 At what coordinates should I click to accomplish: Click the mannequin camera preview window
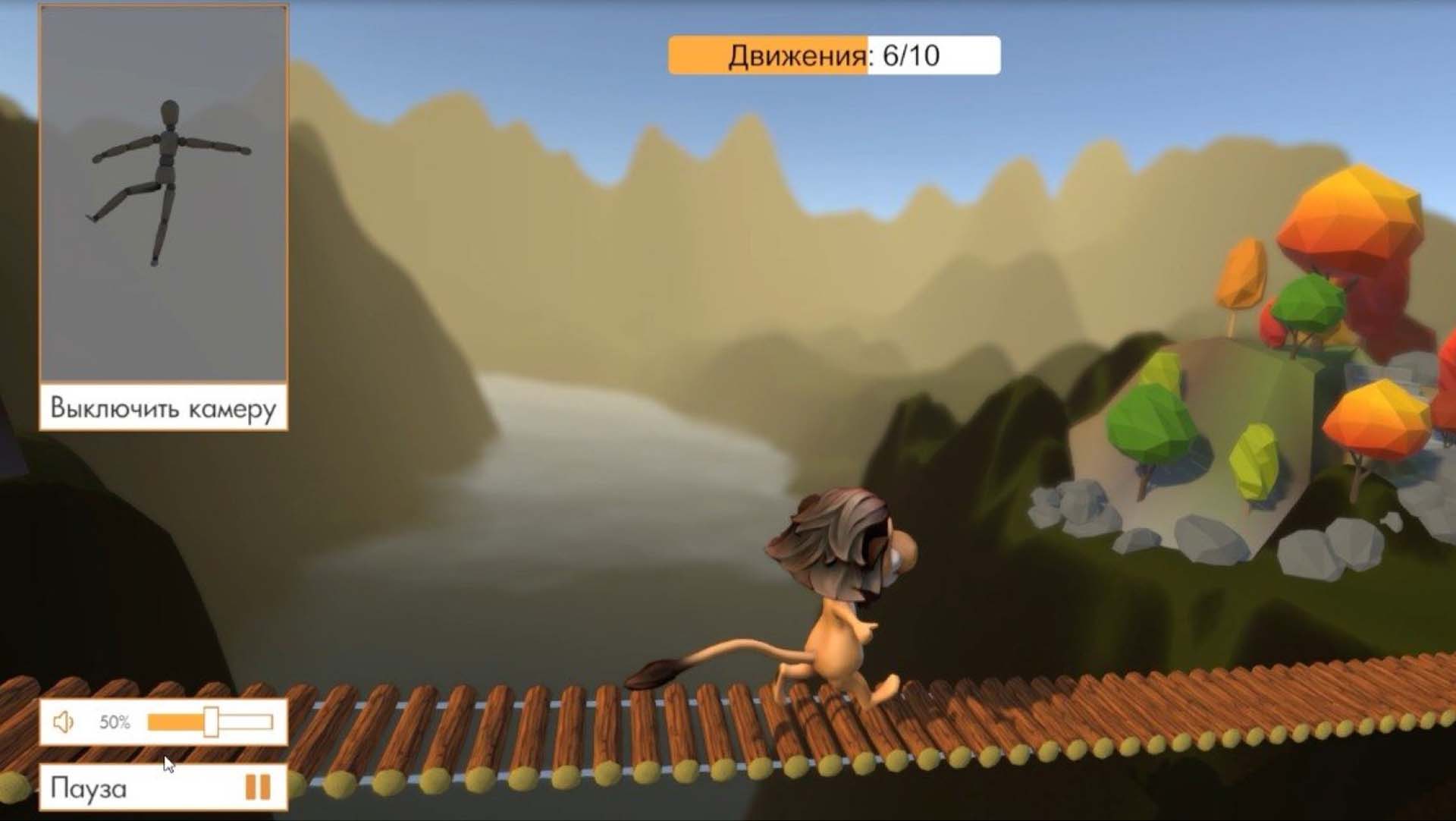click(163, 193)
